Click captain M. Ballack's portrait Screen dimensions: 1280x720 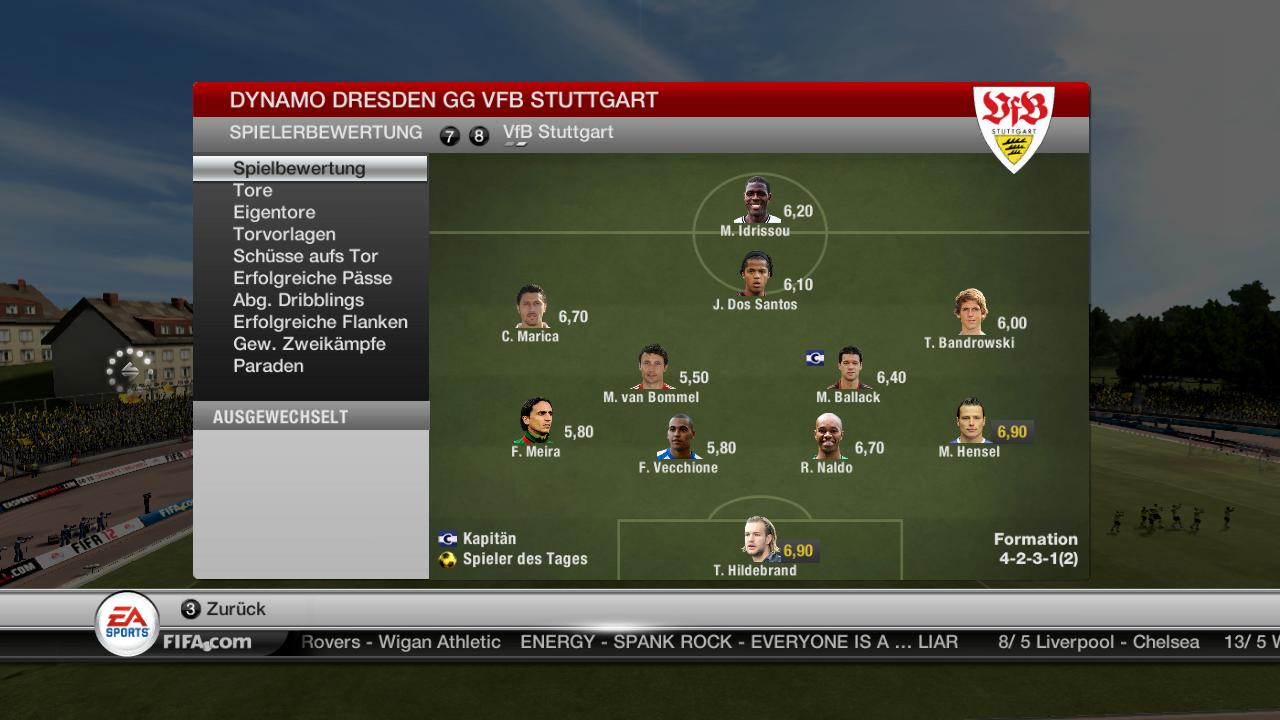pyautogui.click(x=849, y=368)
